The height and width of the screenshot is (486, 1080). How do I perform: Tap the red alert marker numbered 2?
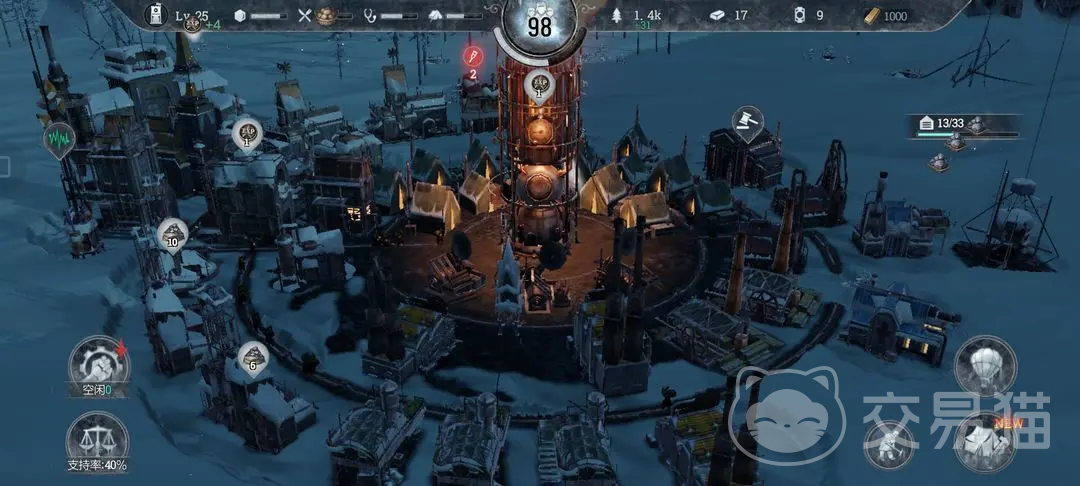472,57
